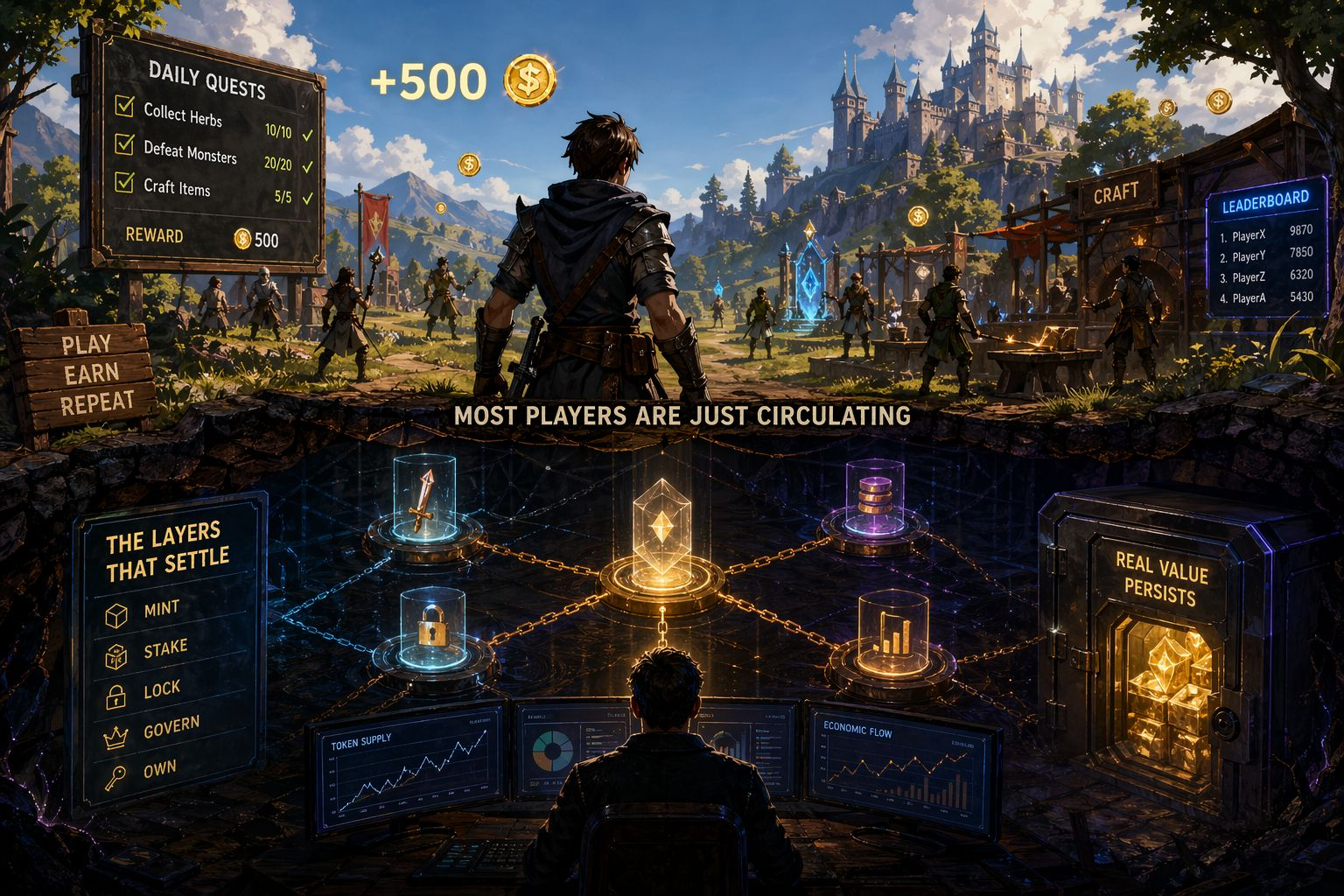Select the Defeat Monsters quest row
Image resolution: width=1344 pixels, height=896 pixels.
190,152
